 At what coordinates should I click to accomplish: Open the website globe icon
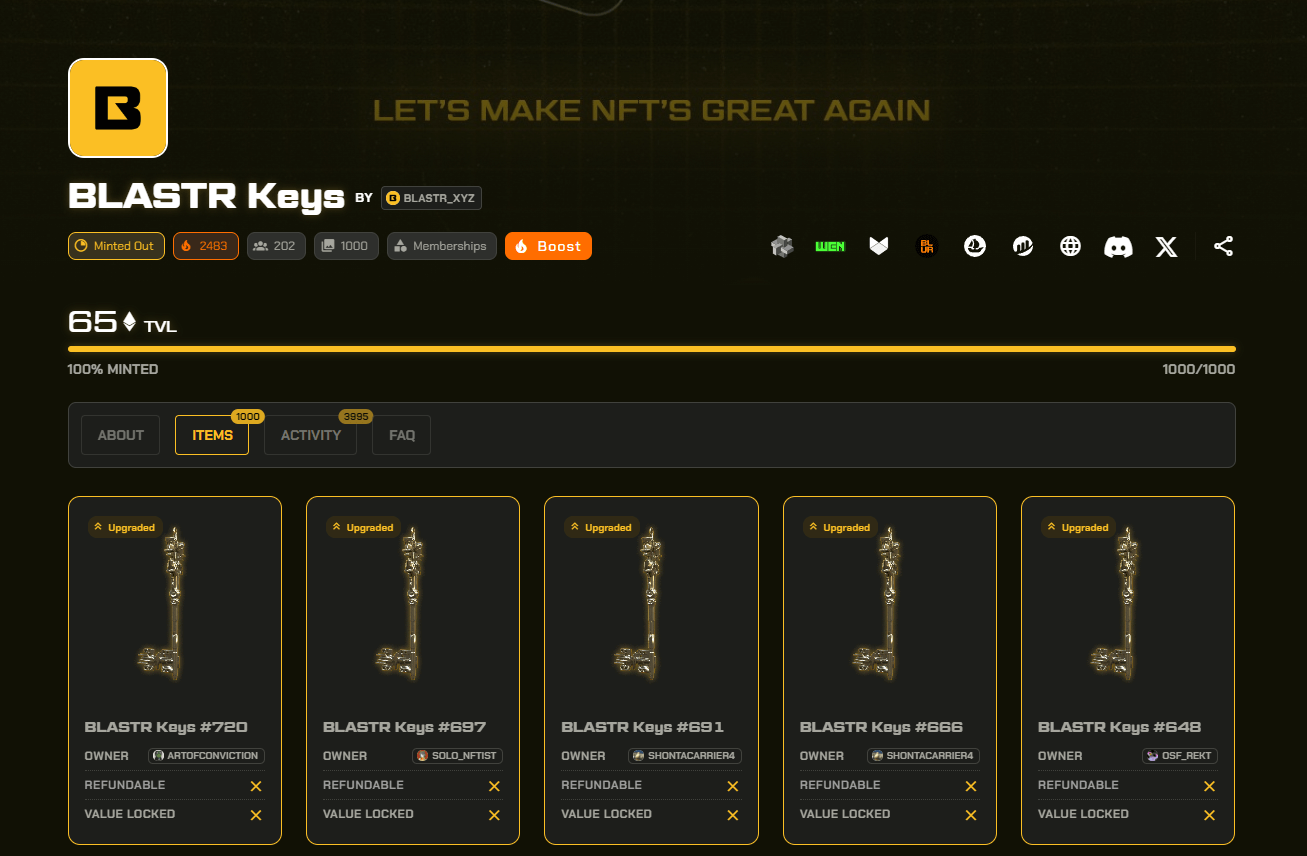(x=1070, y=246)
